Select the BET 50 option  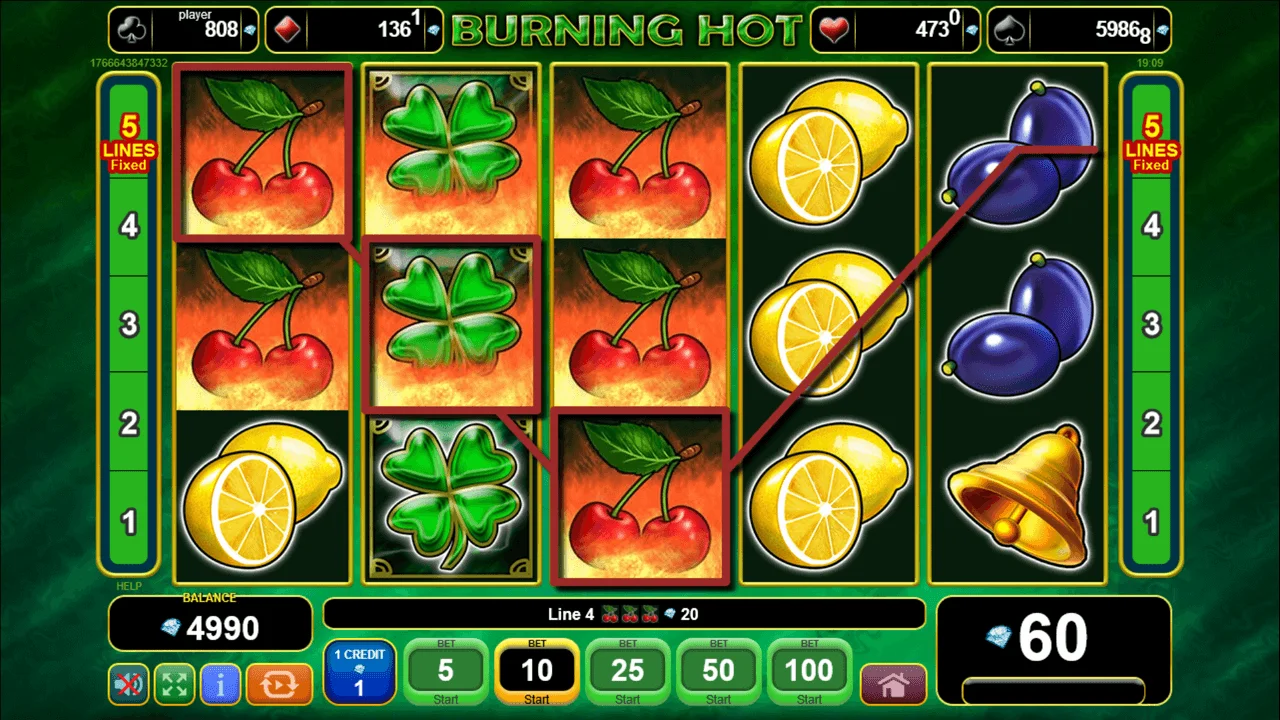pos(718,671)
